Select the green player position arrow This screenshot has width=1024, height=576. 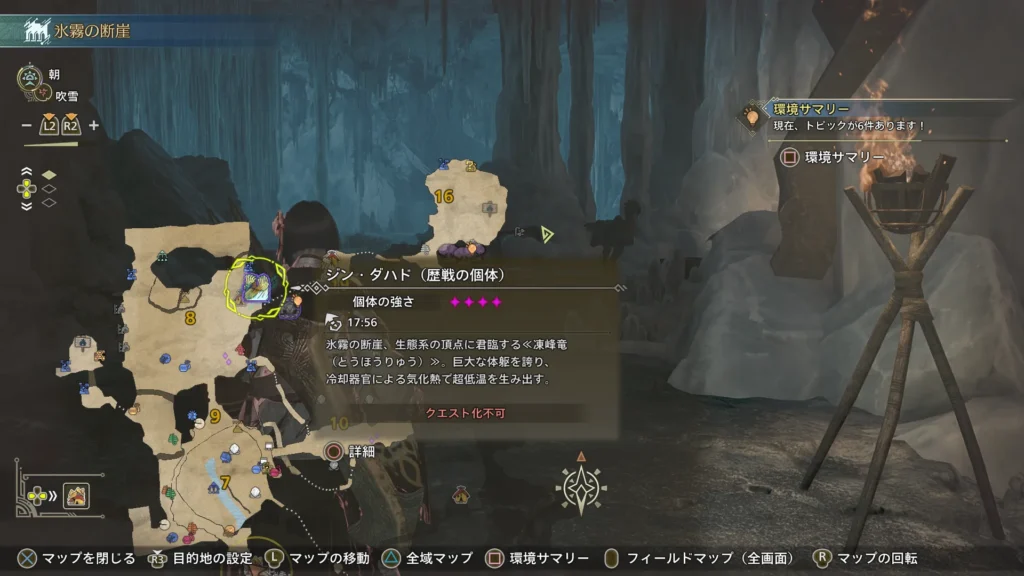[546, 234]
